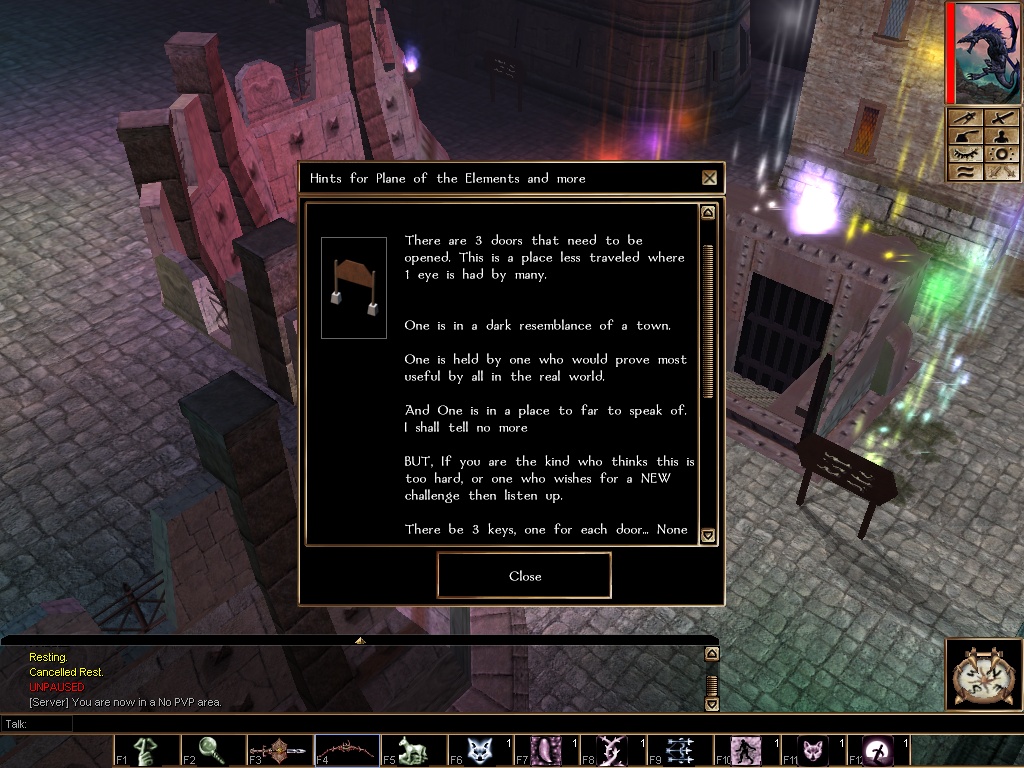Click the wavy lines icon button
Screen dimensions: 1024x768
point(964,173)
